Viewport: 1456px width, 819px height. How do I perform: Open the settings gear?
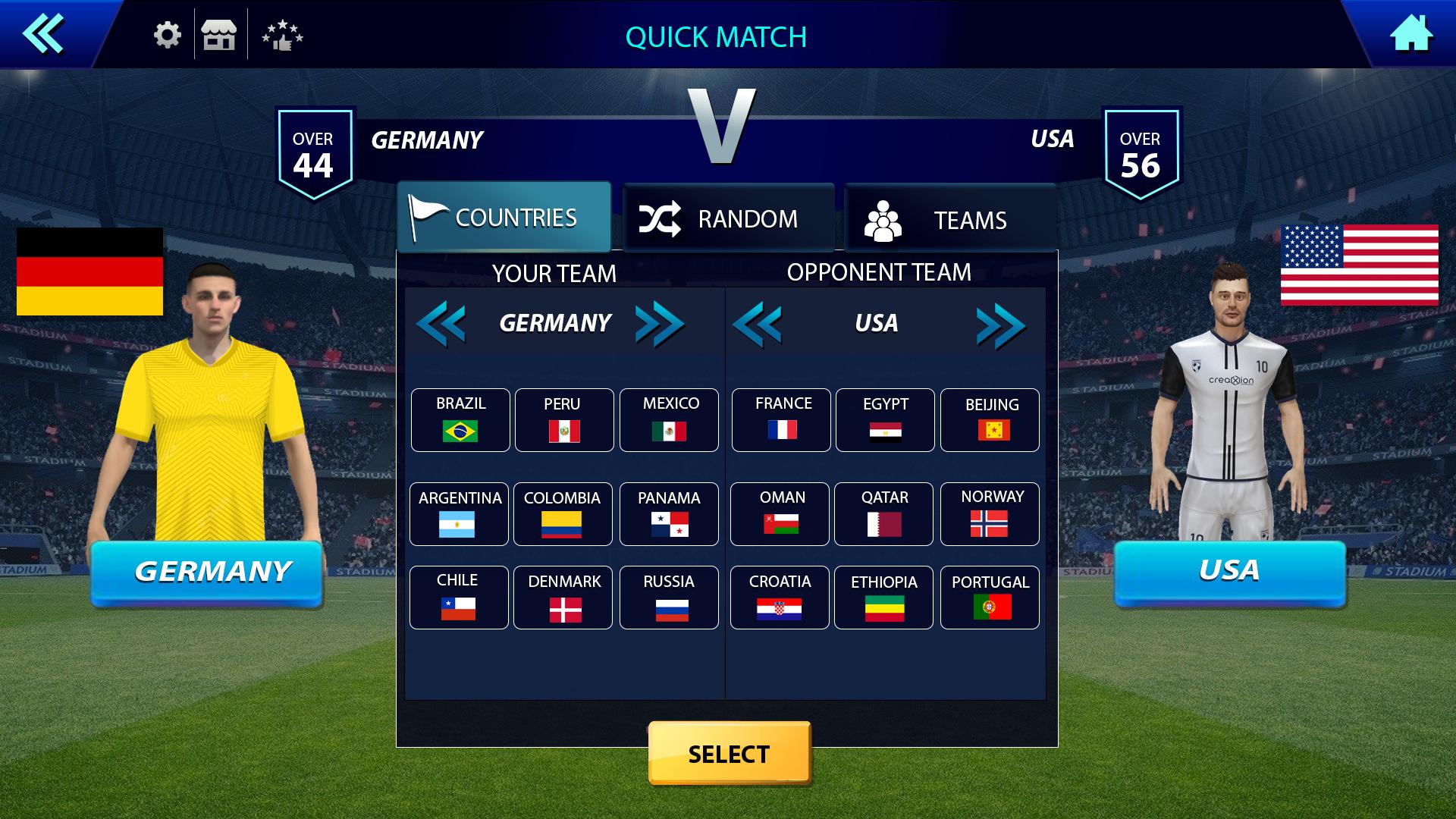(x=165, y=33)
